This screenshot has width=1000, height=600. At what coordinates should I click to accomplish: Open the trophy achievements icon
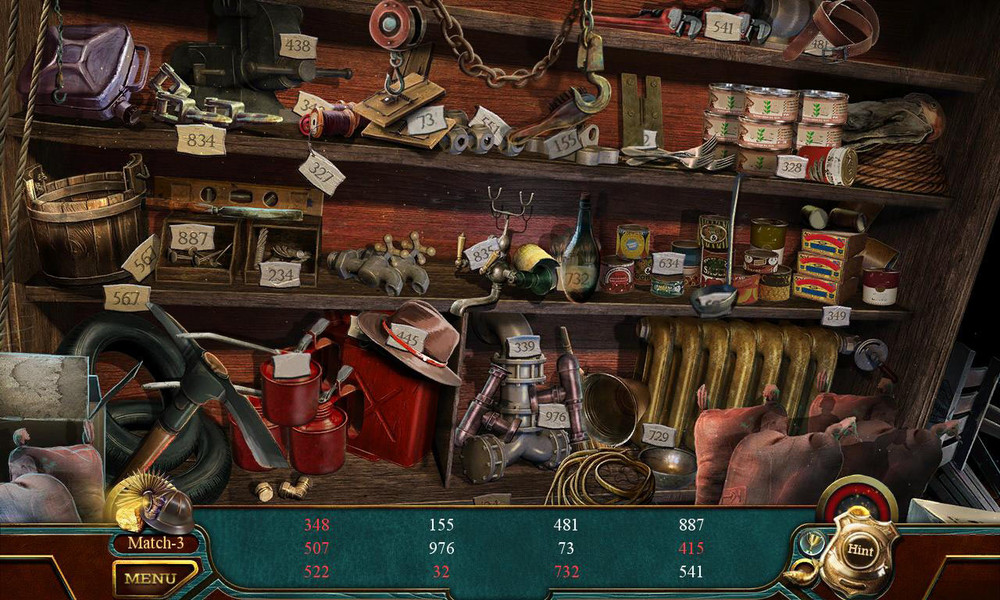tap(810, 541)
